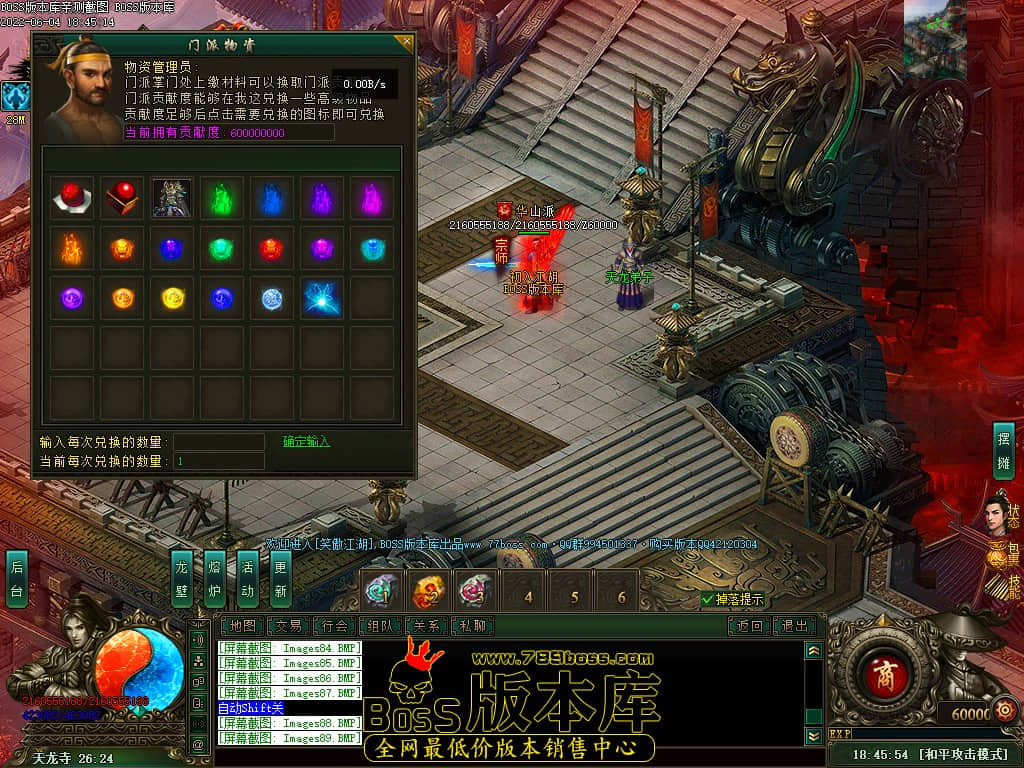This screenshot has width=1024, height=768.
Task: Click the 确定输入 confirm link
Action: [x=306, y=442]
